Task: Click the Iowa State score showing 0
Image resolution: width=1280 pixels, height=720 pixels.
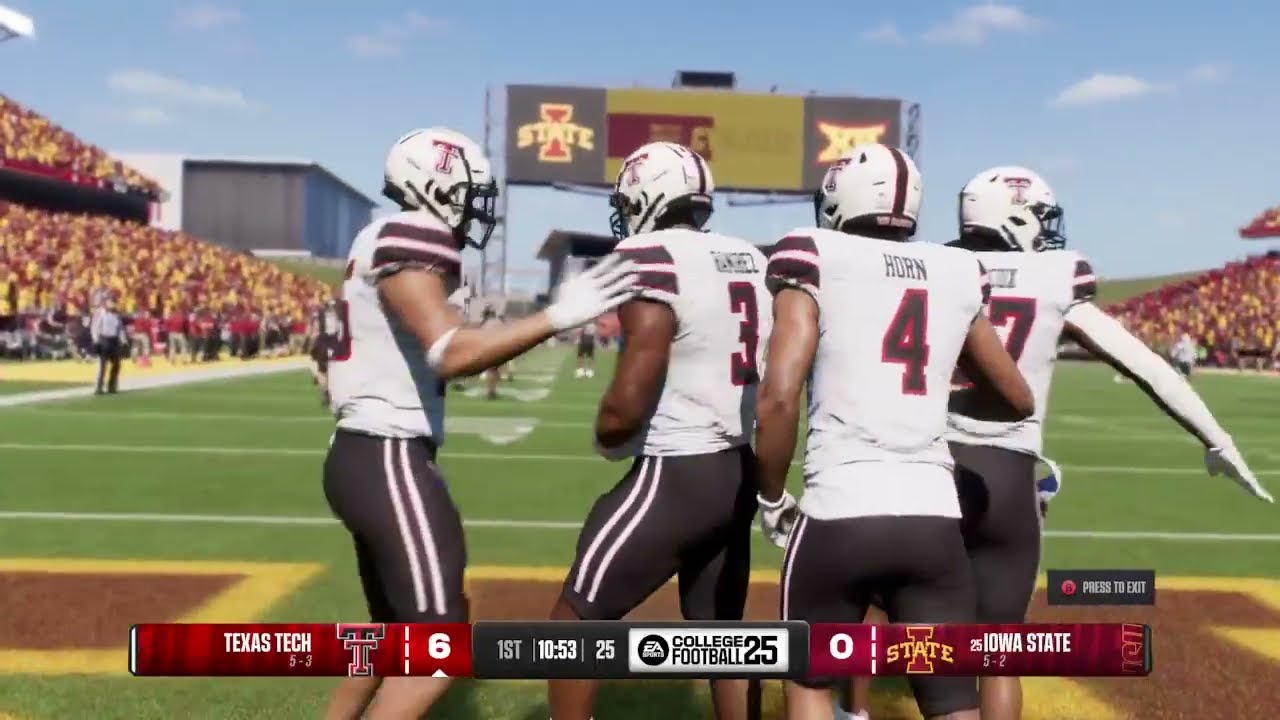Action: click(x=839, y=646)
